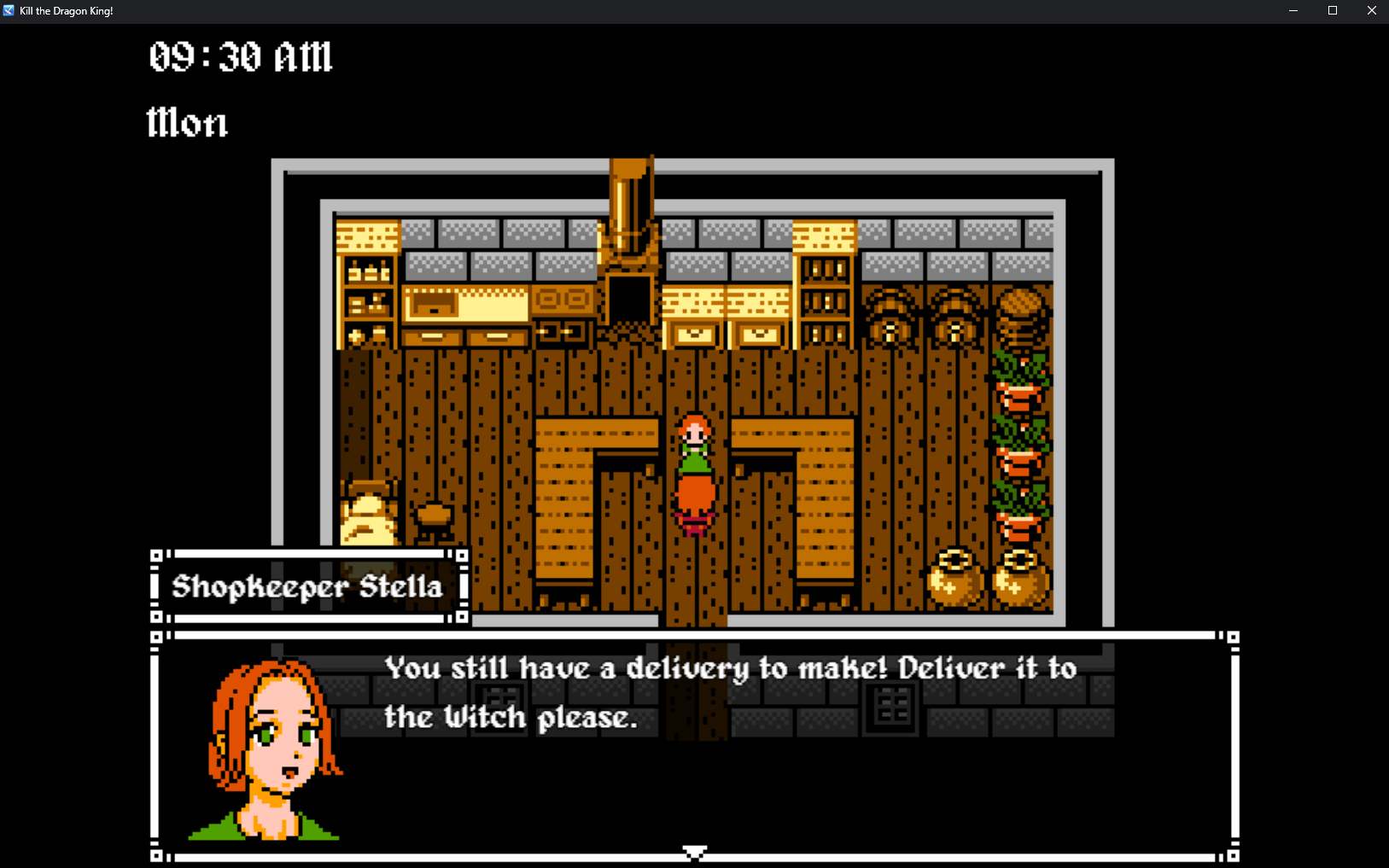The width and height of the screenshot is (1389, 868).
Task: Maximize the game window
Action: click(1332, 11)
